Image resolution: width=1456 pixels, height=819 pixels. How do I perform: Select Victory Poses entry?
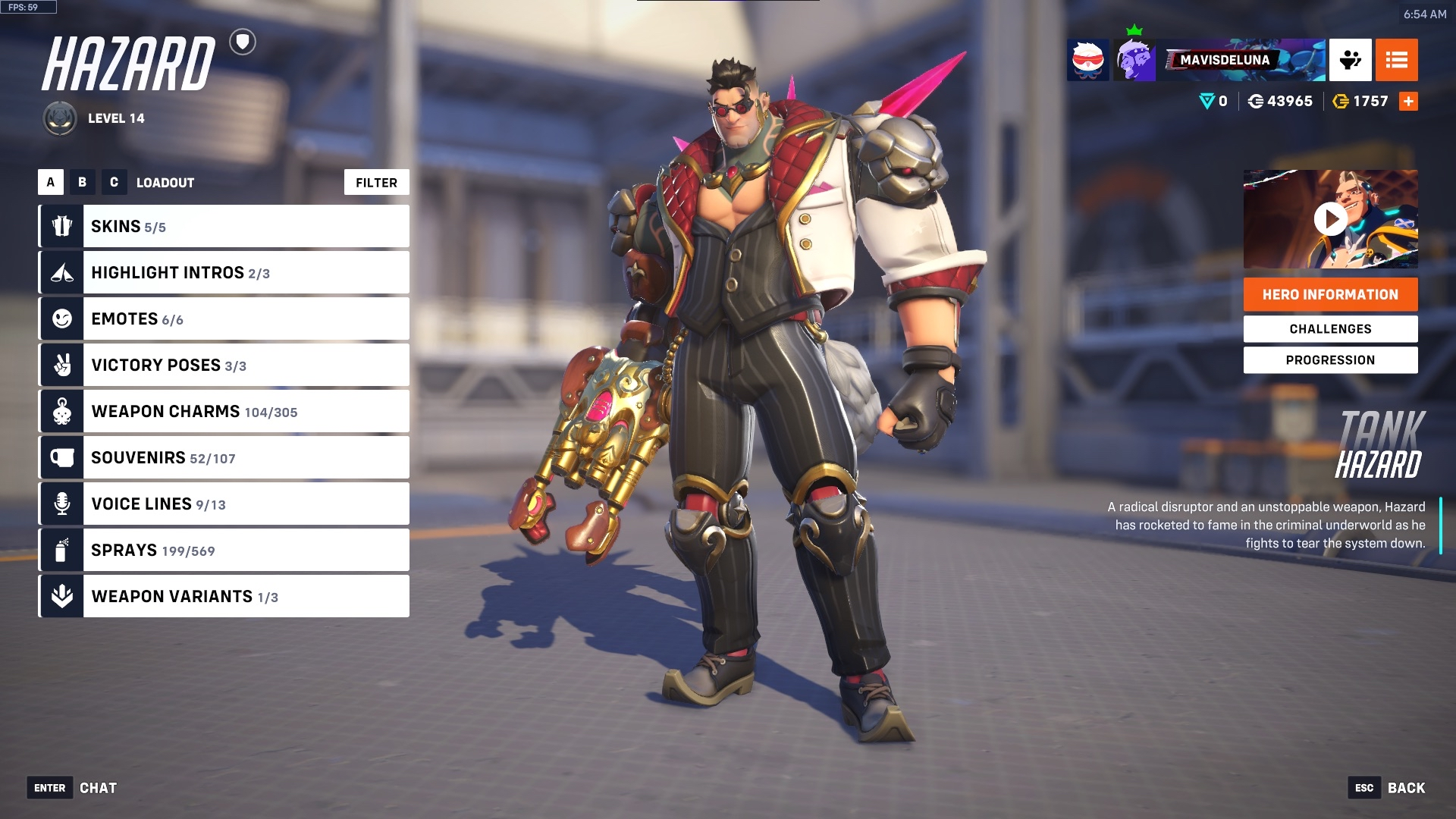pos(224,365)
